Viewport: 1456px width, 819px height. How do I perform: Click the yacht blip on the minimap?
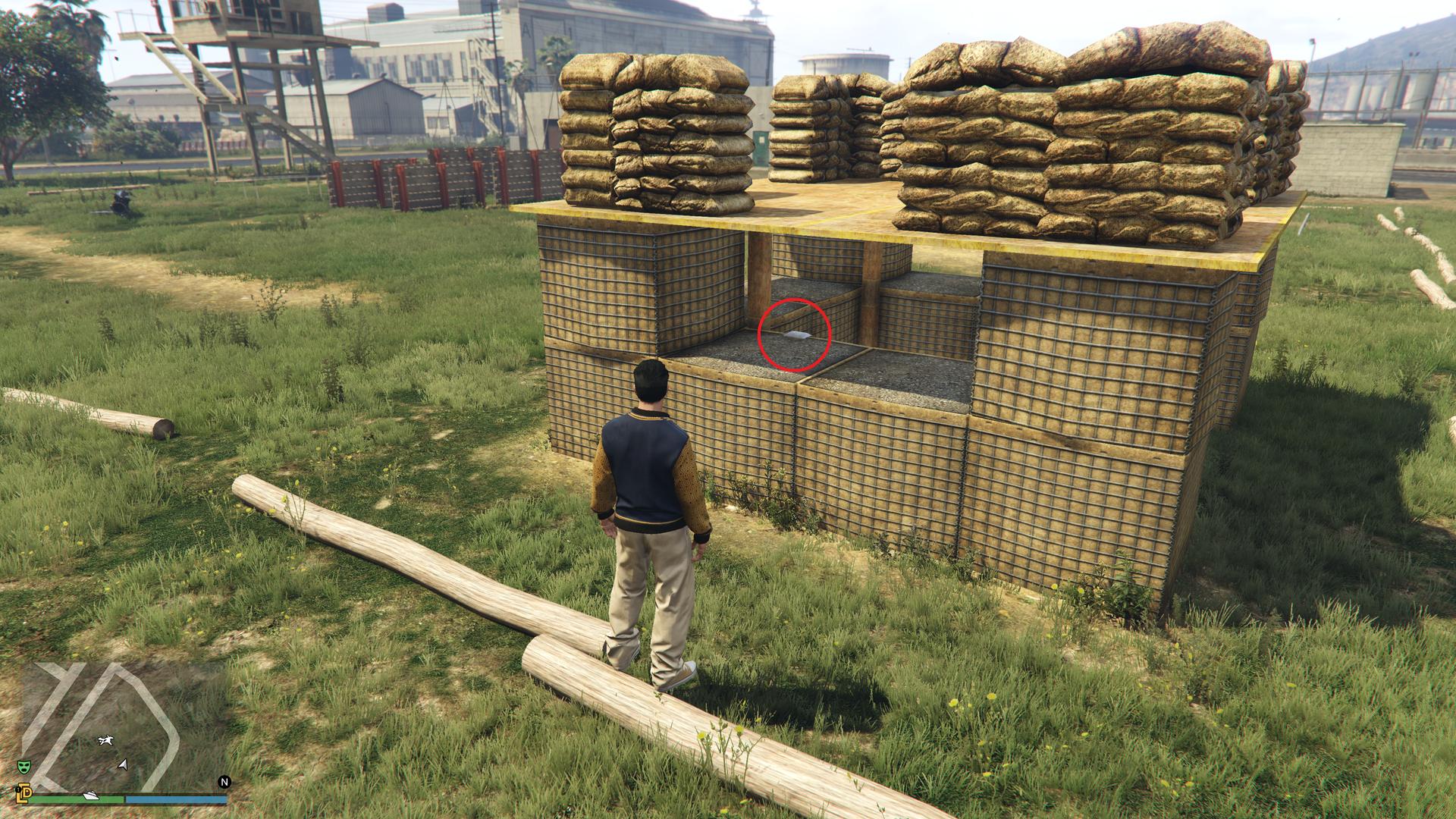click(x=89, y=796)
